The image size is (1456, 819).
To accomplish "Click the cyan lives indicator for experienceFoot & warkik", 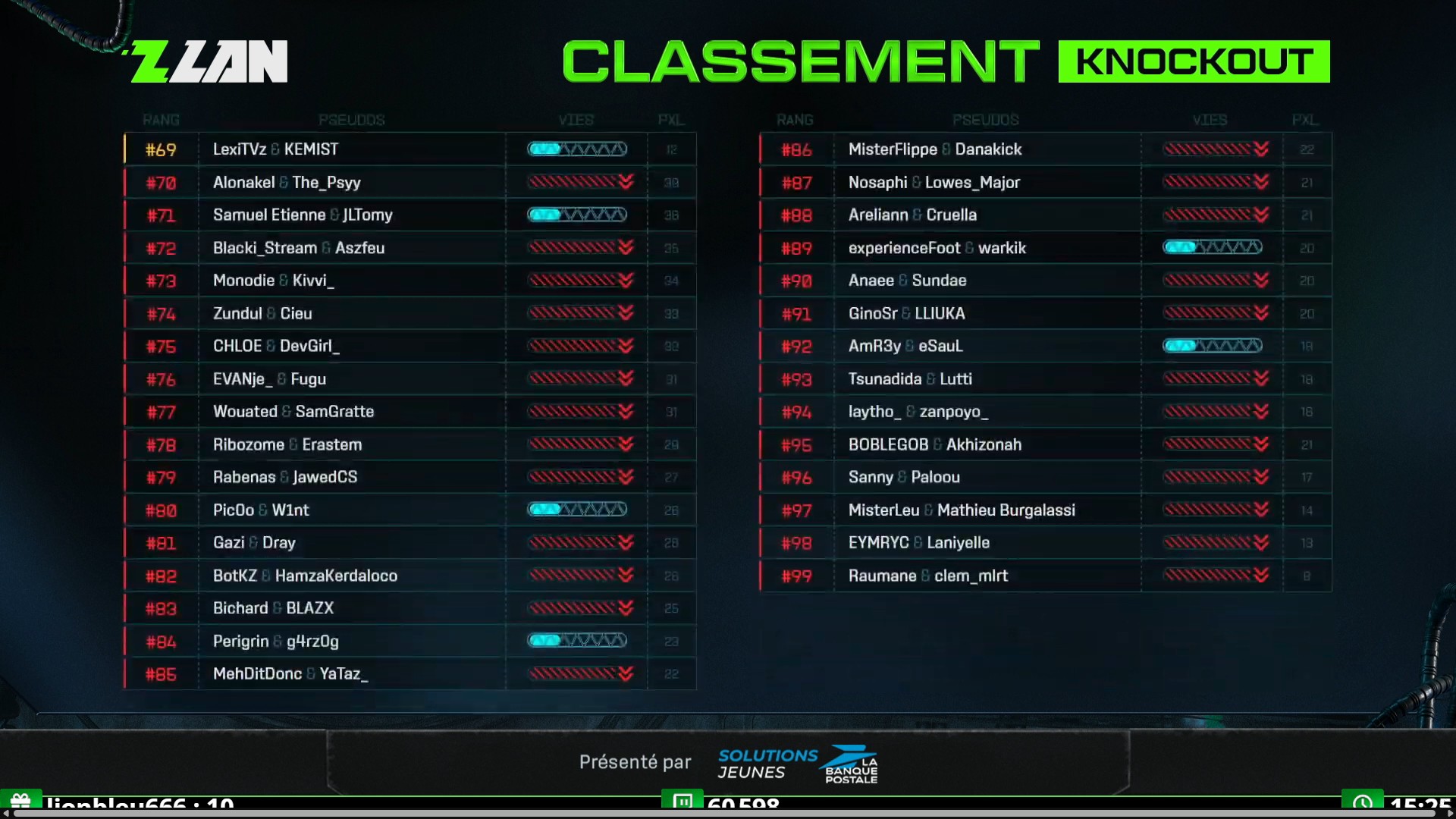I will click(x=1213, y=247).
